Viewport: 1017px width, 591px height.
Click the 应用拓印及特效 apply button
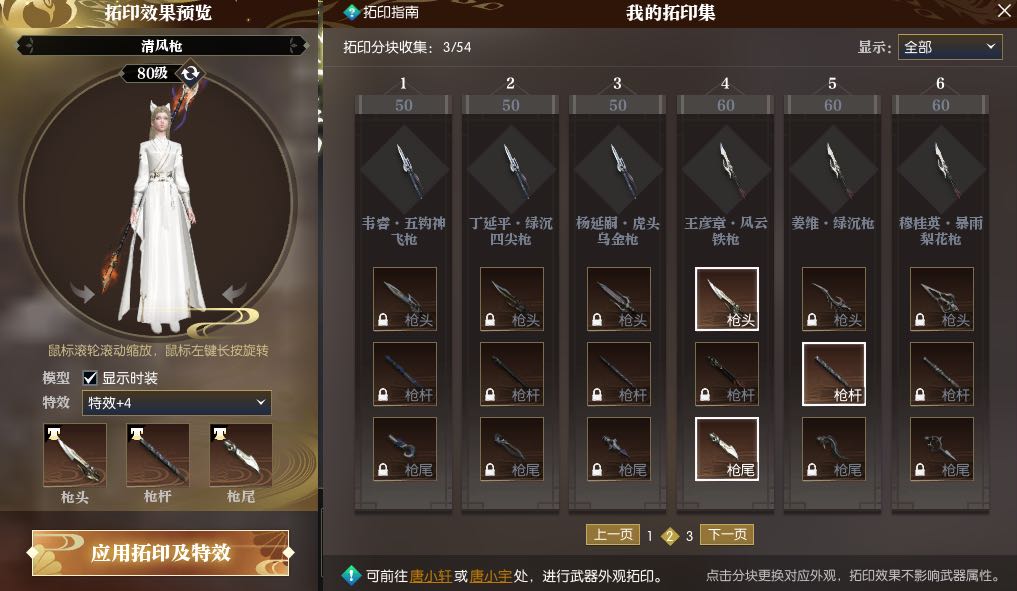point(160,553)
